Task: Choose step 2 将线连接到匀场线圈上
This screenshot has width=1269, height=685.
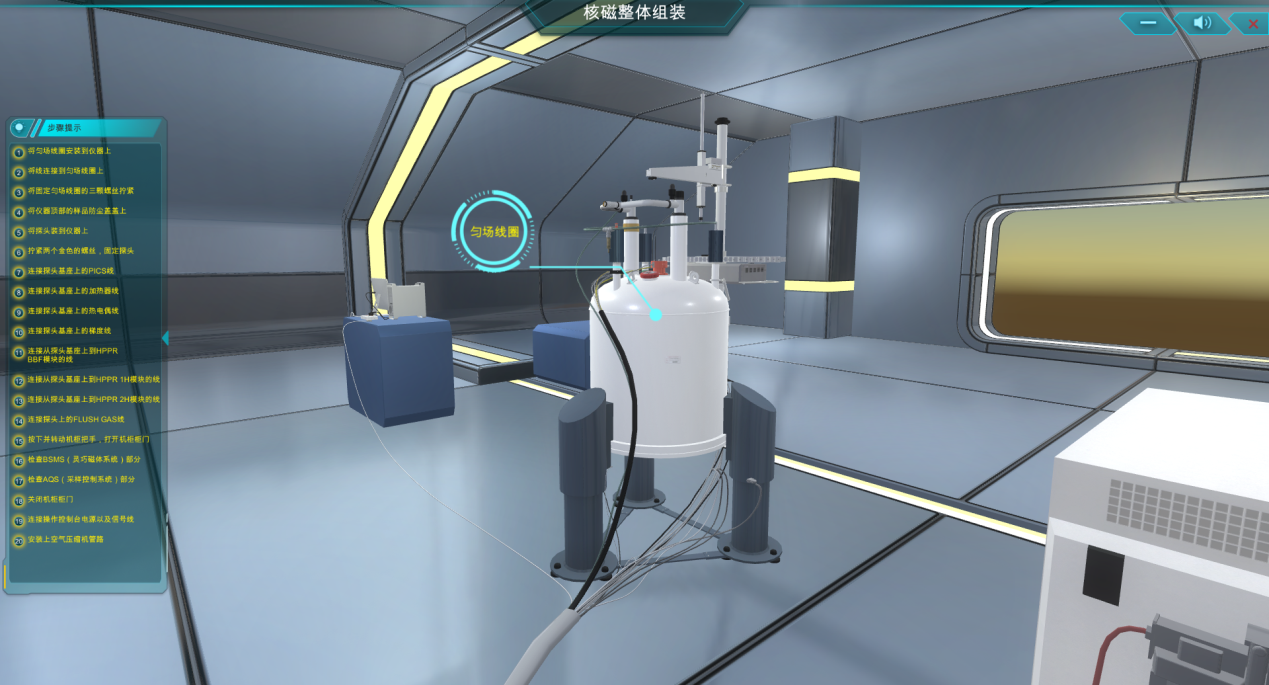Action: (x=65, y=171)
